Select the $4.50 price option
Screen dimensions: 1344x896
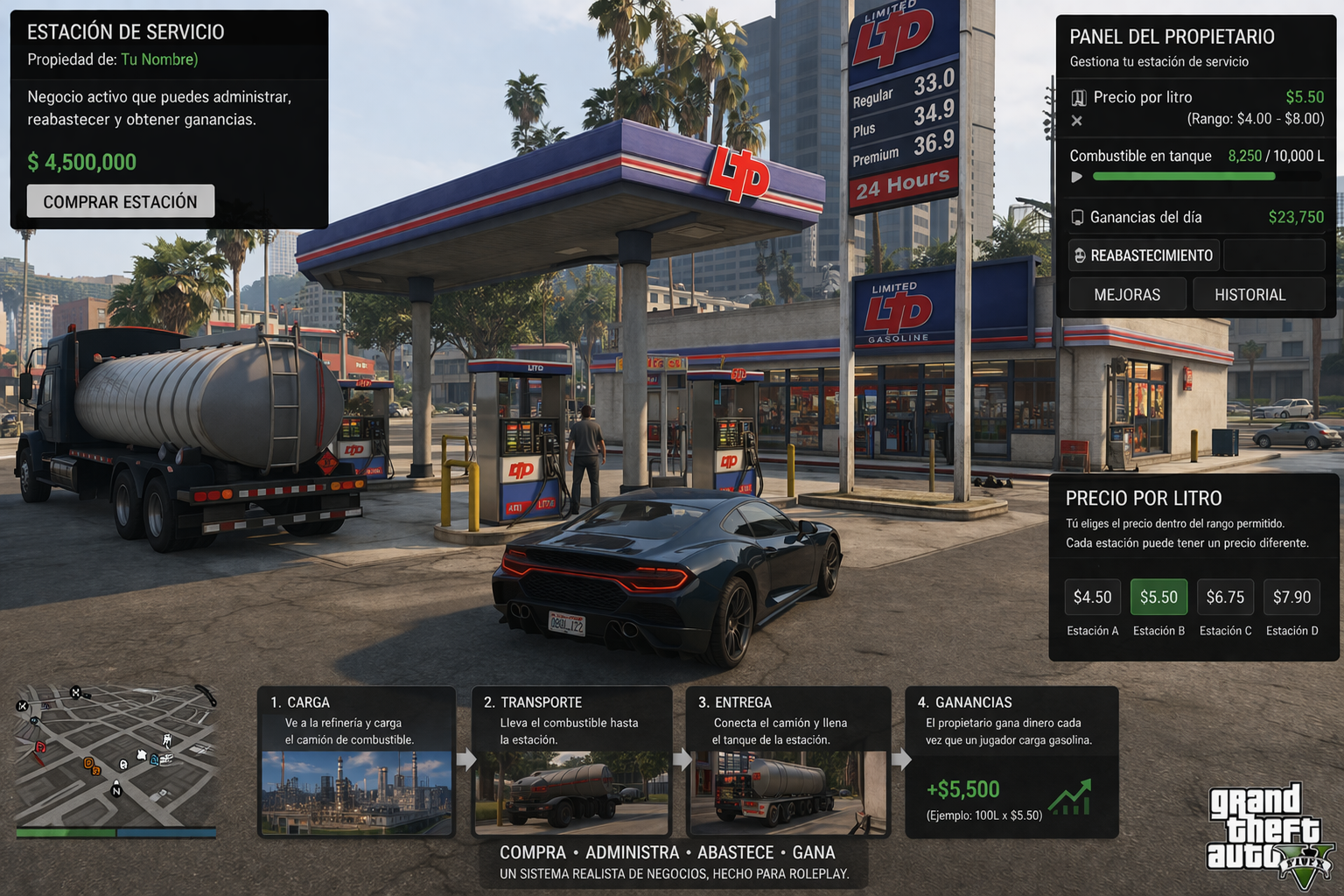[x=1092, y=597]
